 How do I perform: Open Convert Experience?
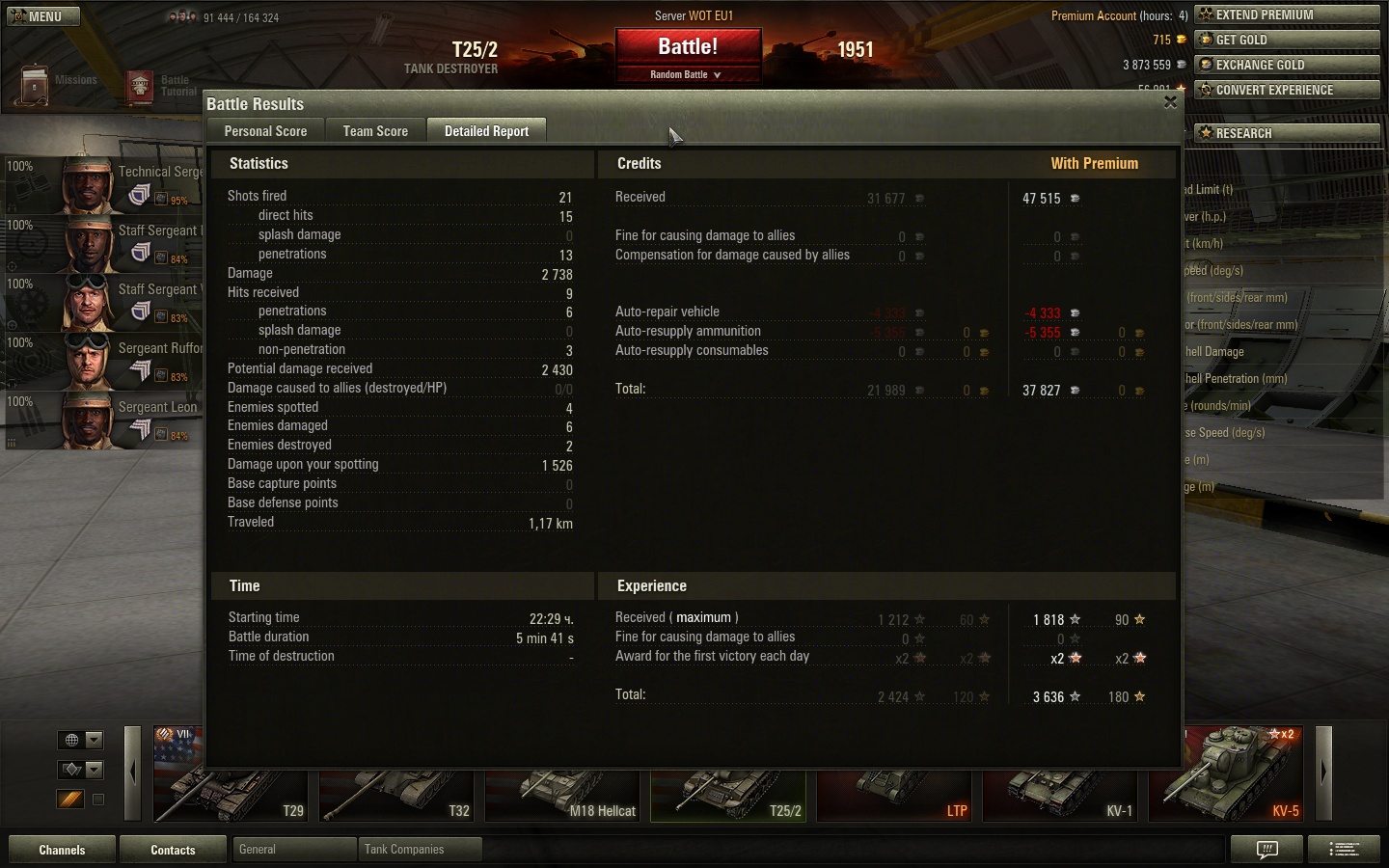coord(1287,90)
